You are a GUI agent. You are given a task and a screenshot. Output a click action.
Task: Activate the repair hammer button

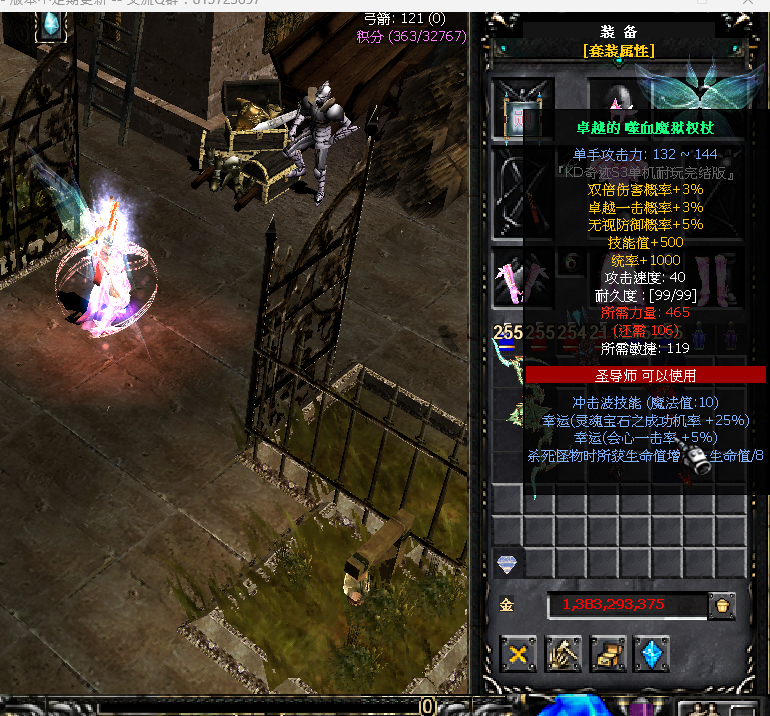[x=563, y=655]
